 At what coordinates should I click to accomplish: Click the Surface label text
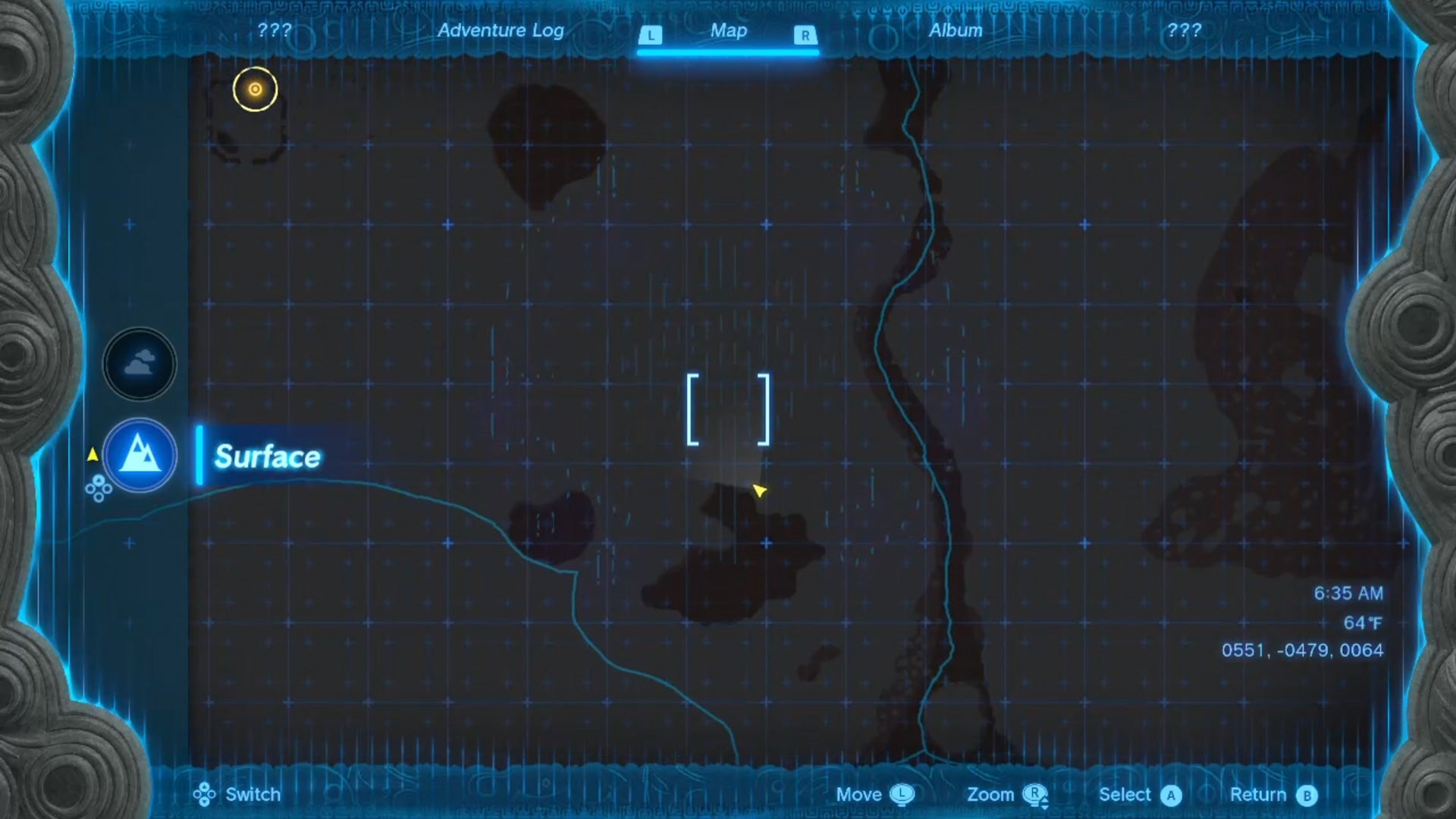[267, 457]
